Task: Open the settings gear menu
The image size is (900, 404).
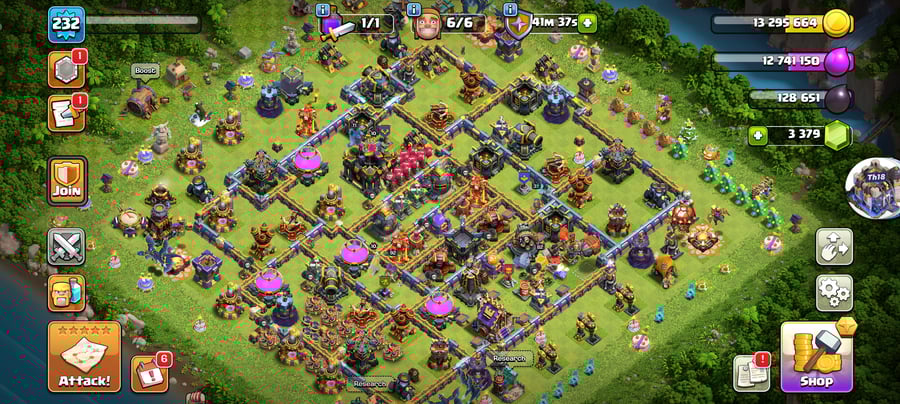Action: [834, 293]
